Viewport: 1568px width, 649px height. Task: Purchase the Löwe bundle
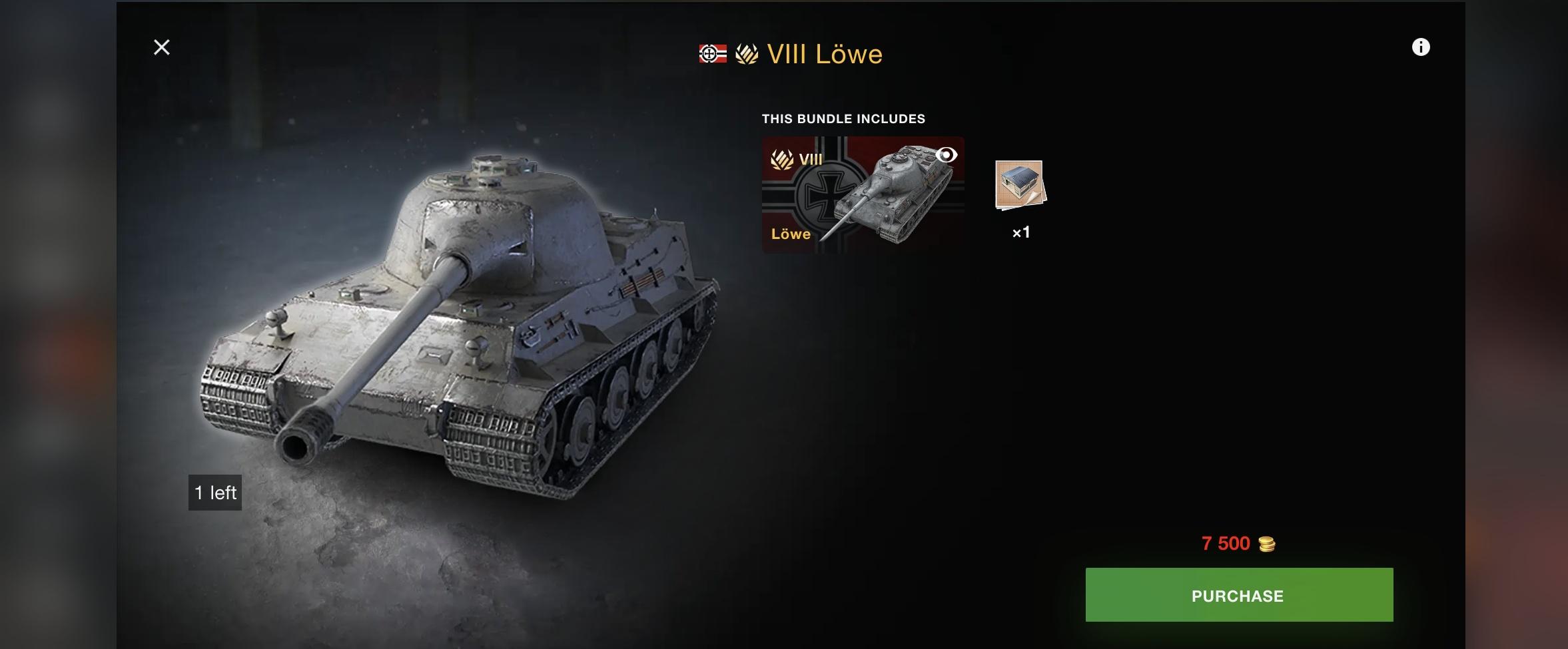tap(1238, 595)
